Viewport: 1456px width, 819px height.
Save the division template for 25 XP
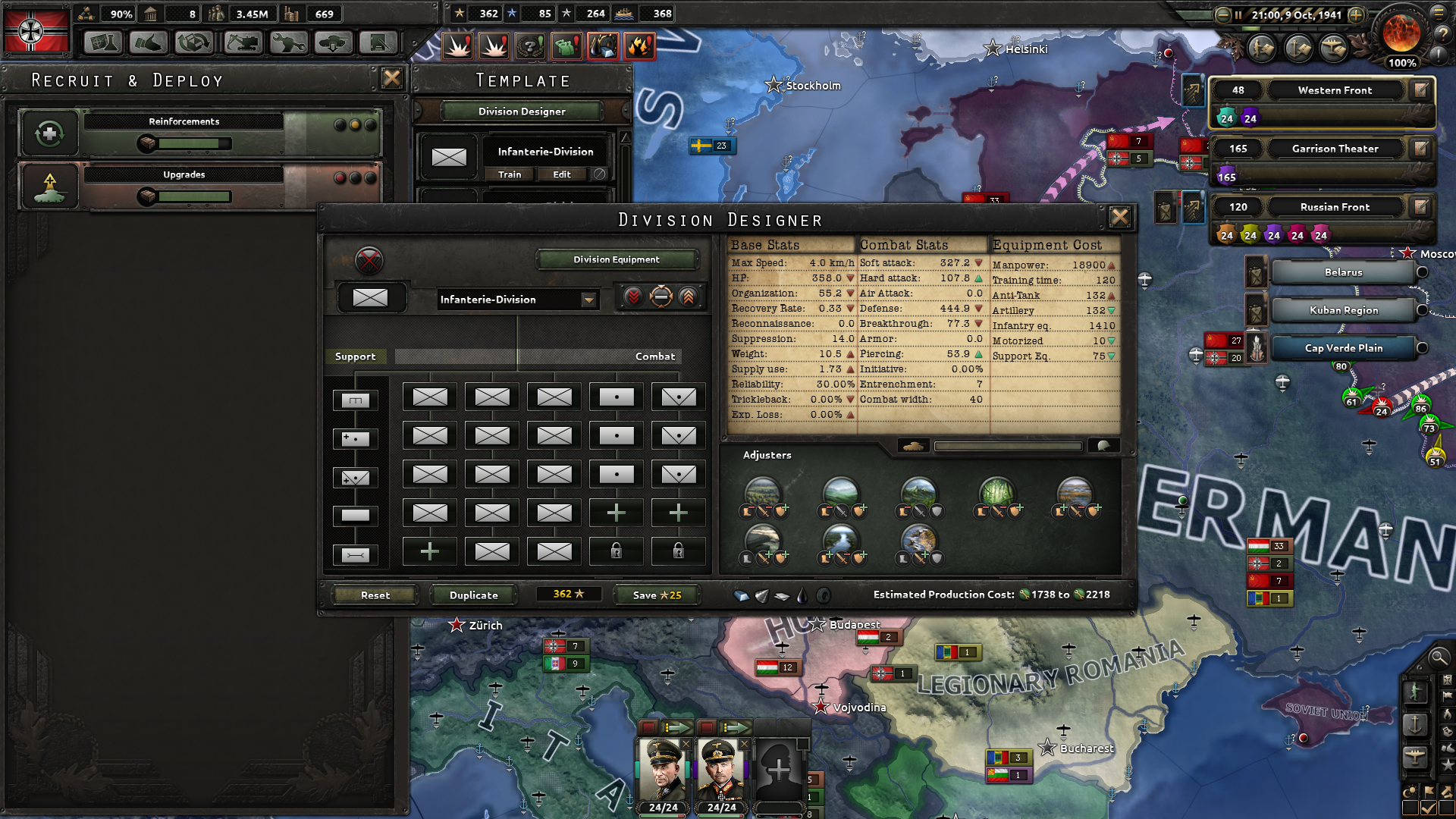[x=656, y=595]
